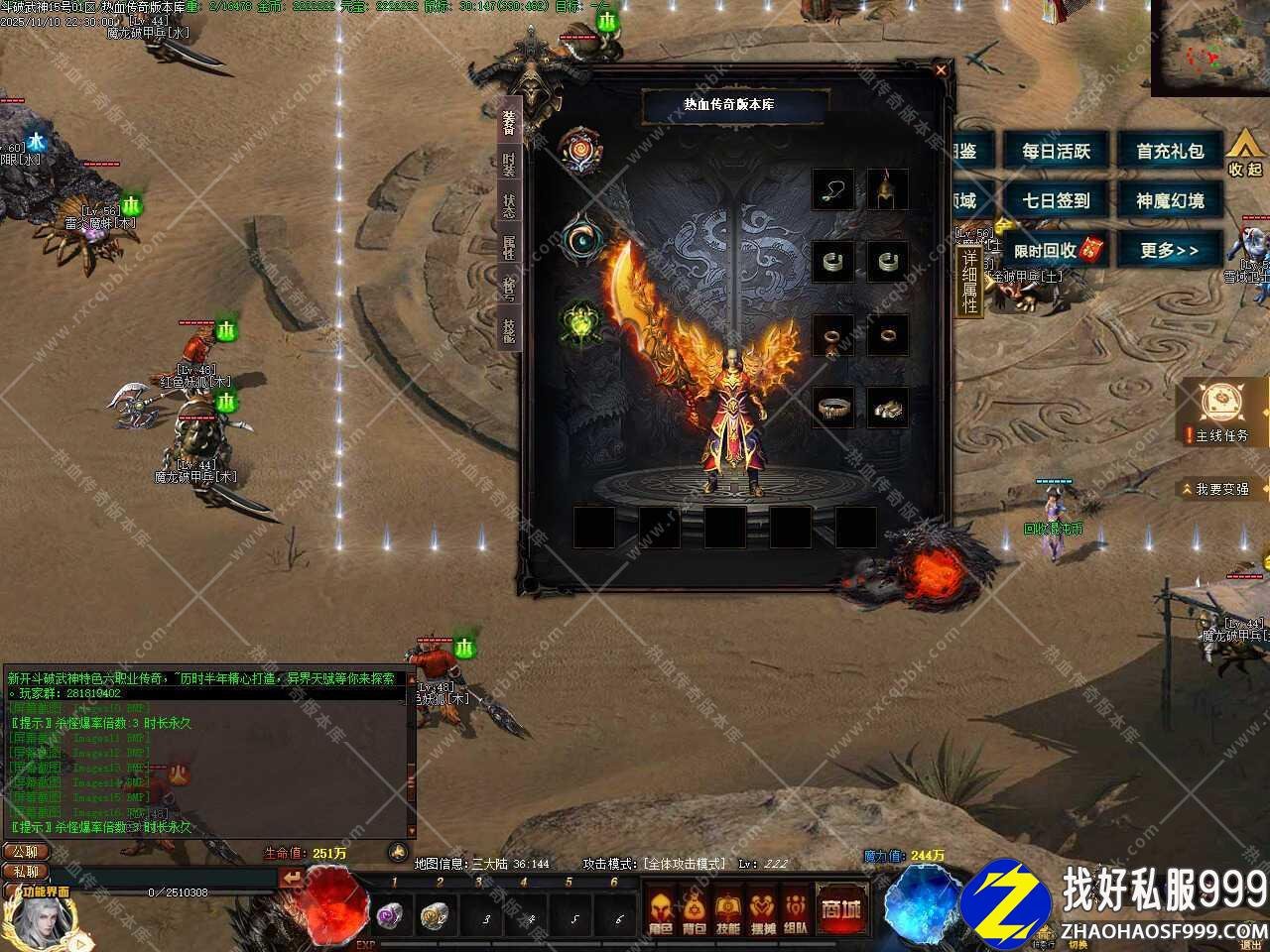Collapse the right panel with 收起

pos(1247,154)
